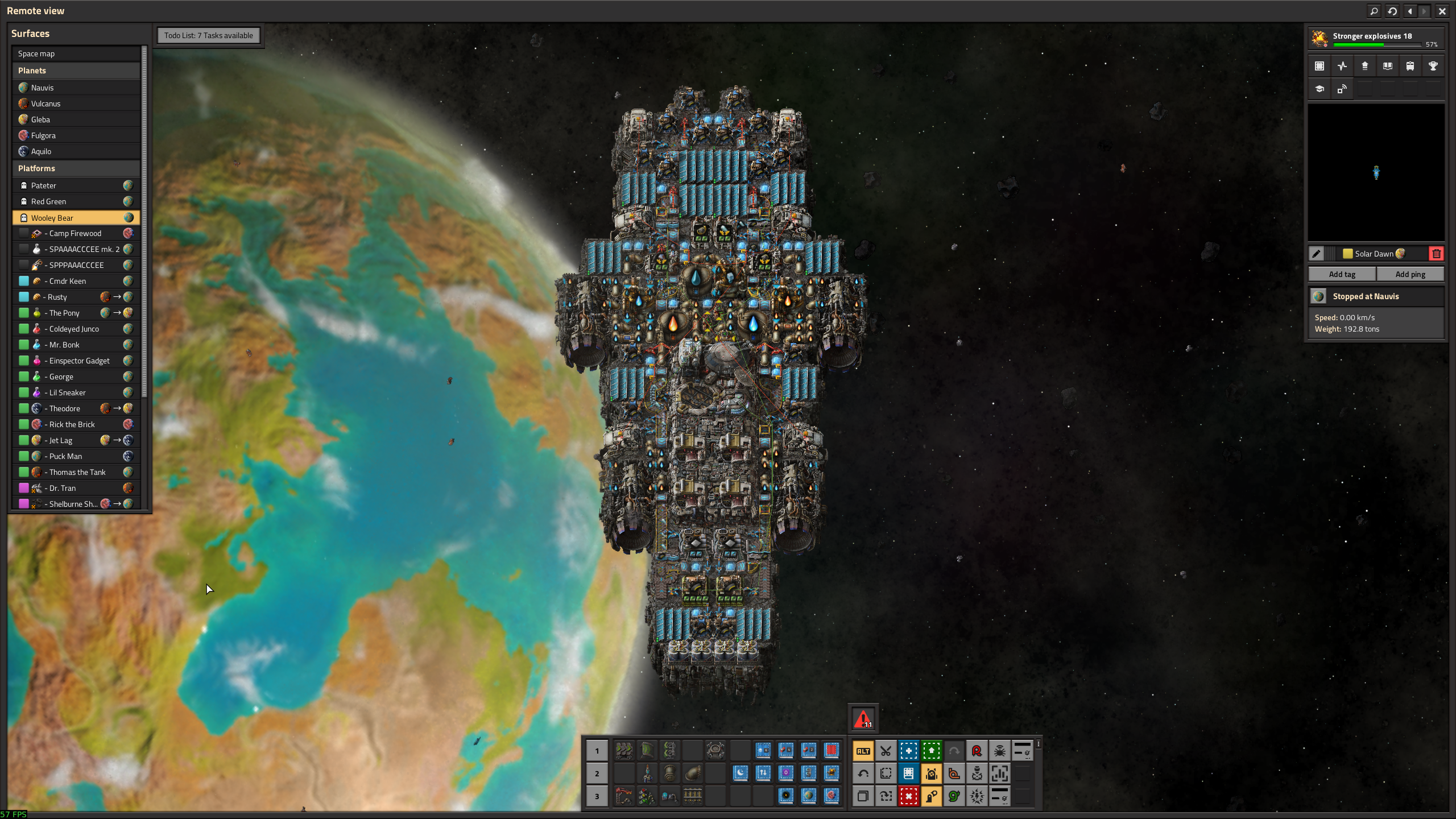Toggle the ALT mode shortcut button
Screen dimensions: 1456x819
pos(863,751)
